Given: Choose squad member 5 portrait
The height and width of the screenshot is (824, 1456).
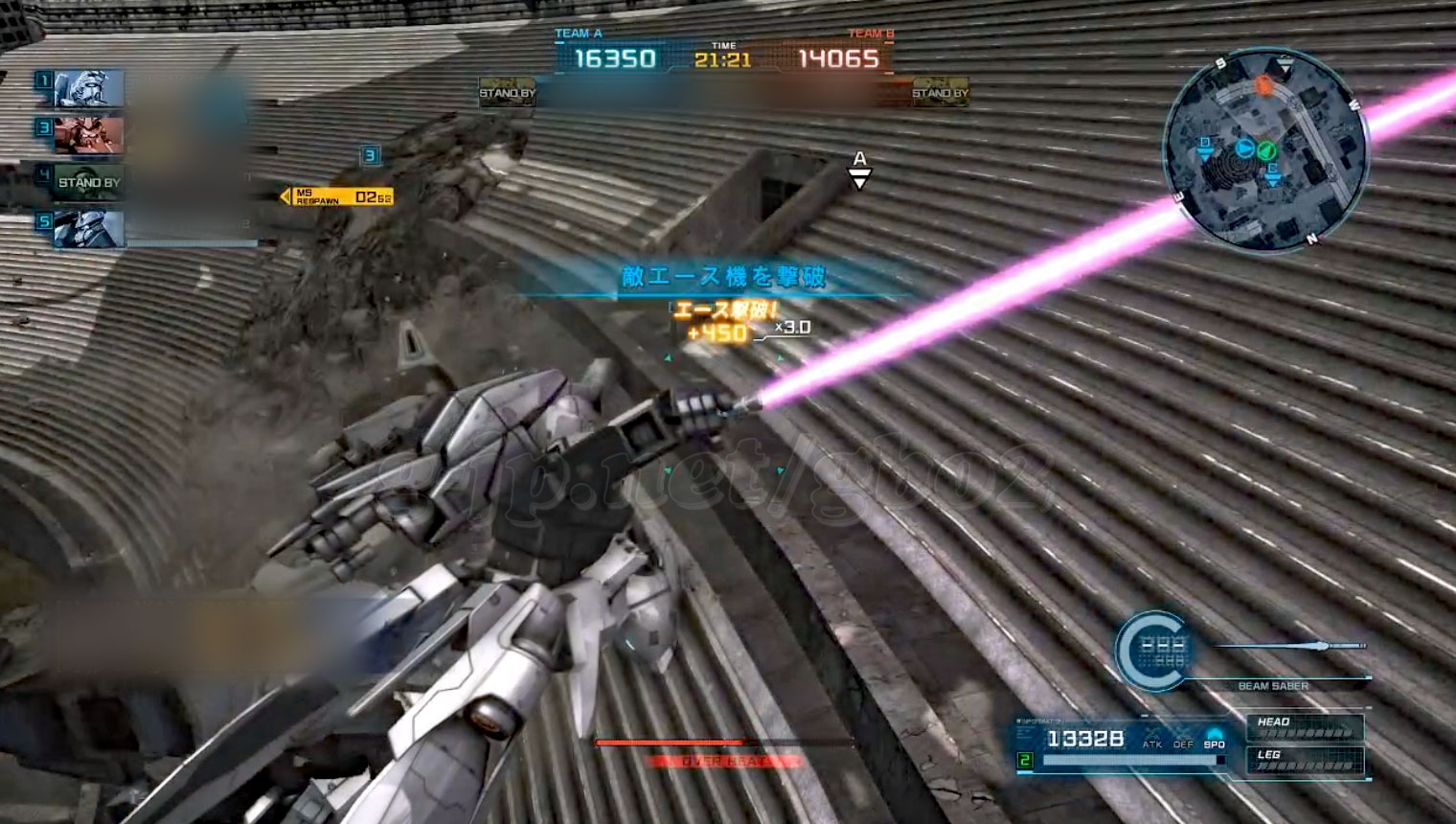Looking at the screenshot, I should click(89, 229).
